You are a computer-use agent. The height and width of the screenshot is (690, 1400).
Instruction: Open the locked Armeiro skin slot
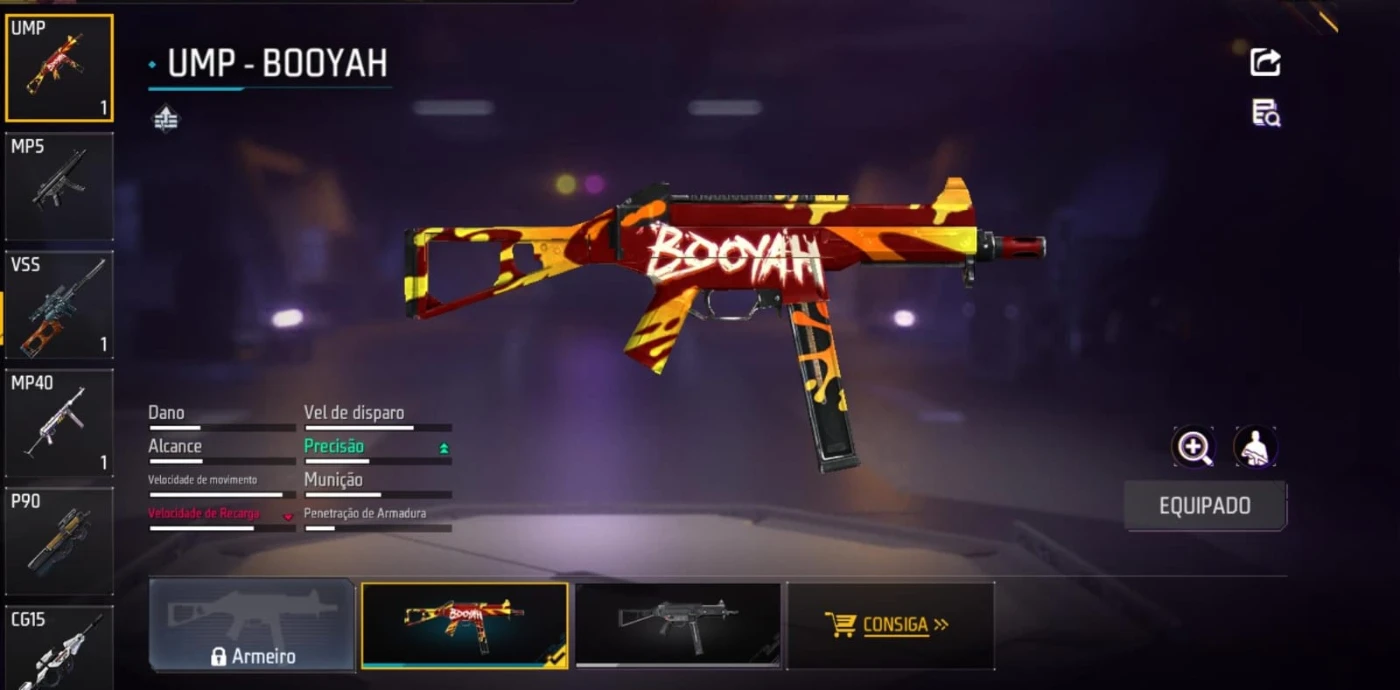[252, 625]
